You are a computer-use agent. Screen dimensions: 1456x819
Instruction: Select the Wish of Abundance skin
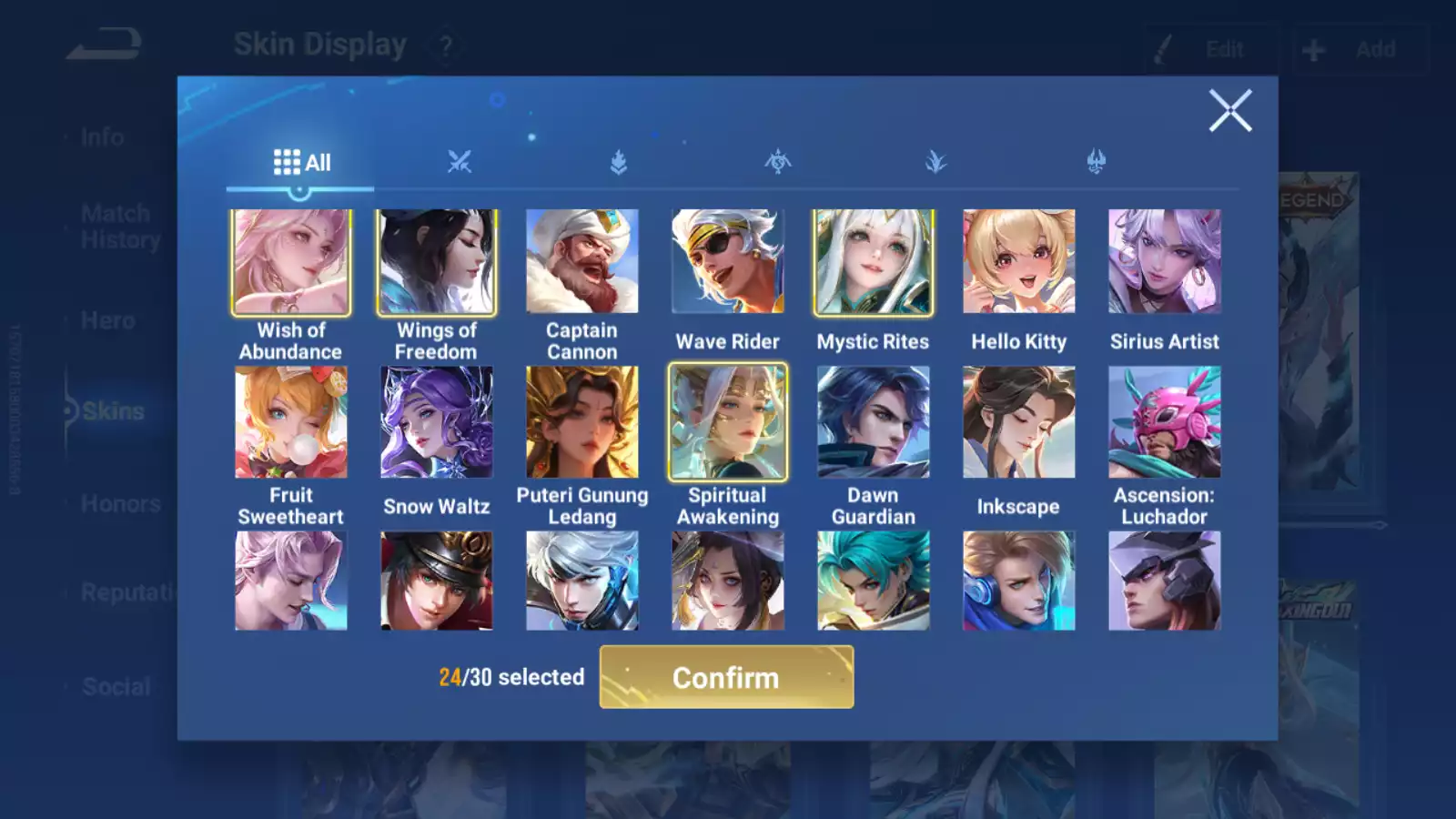tap(291, 262)
